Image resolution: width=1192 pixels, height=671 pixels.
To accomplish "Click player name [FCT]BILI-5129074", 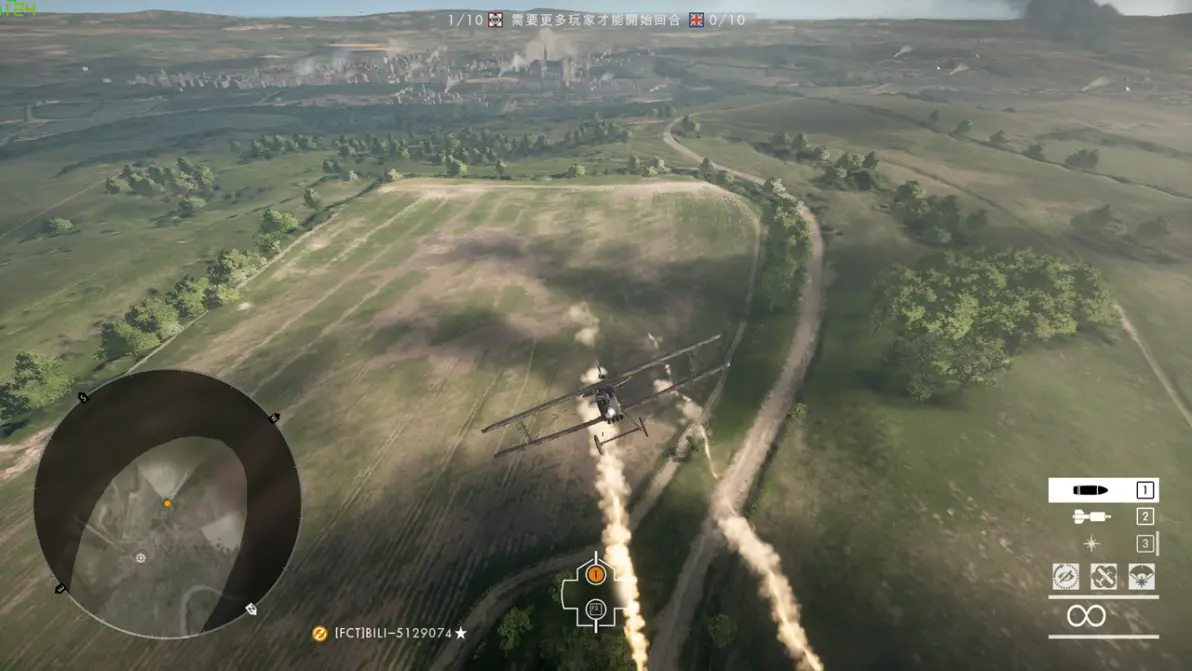I will pos(393,633).
